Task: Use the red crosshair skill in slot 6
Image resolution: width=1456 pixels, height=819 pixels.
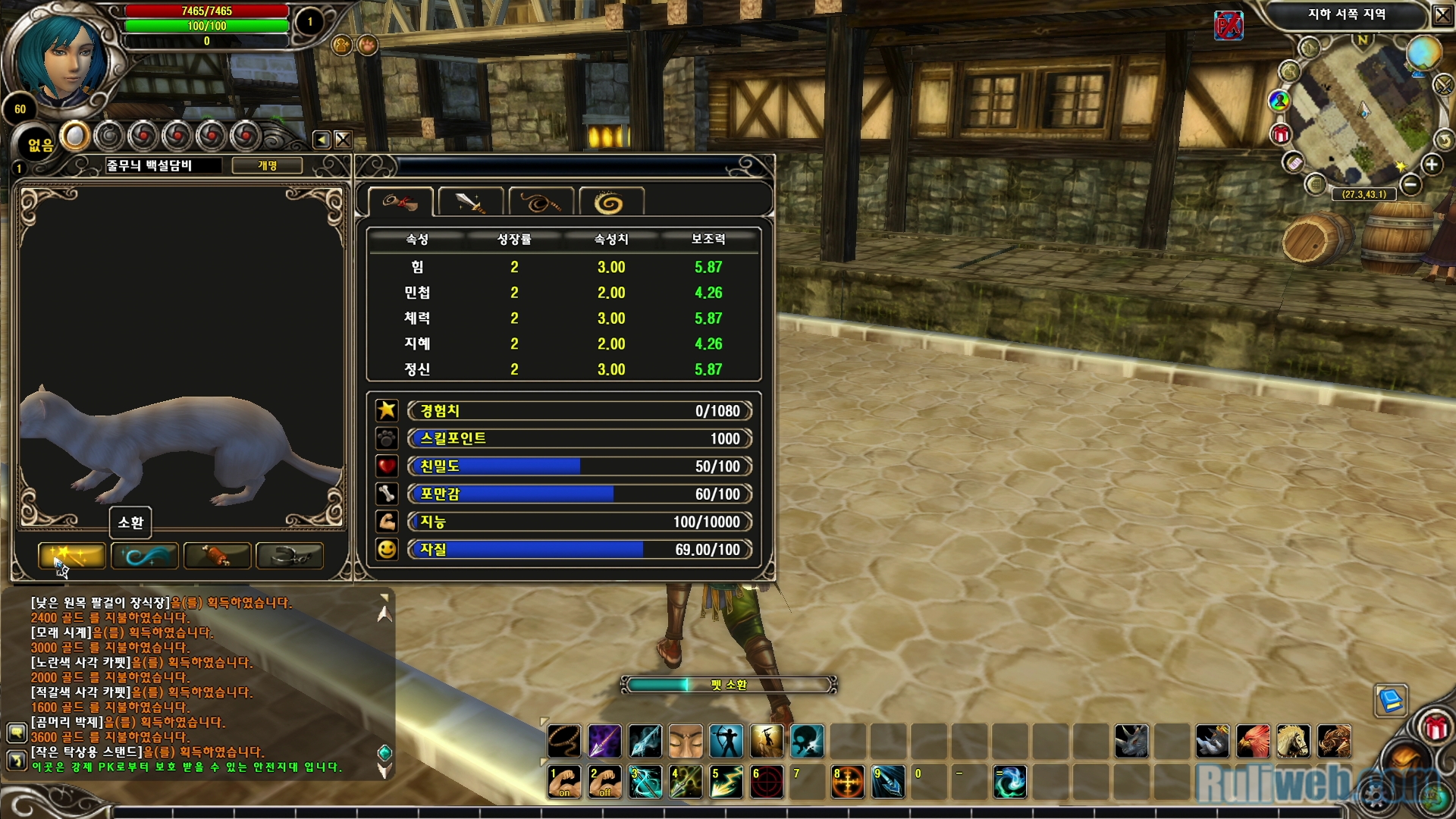Action: [x=766, y=782]
